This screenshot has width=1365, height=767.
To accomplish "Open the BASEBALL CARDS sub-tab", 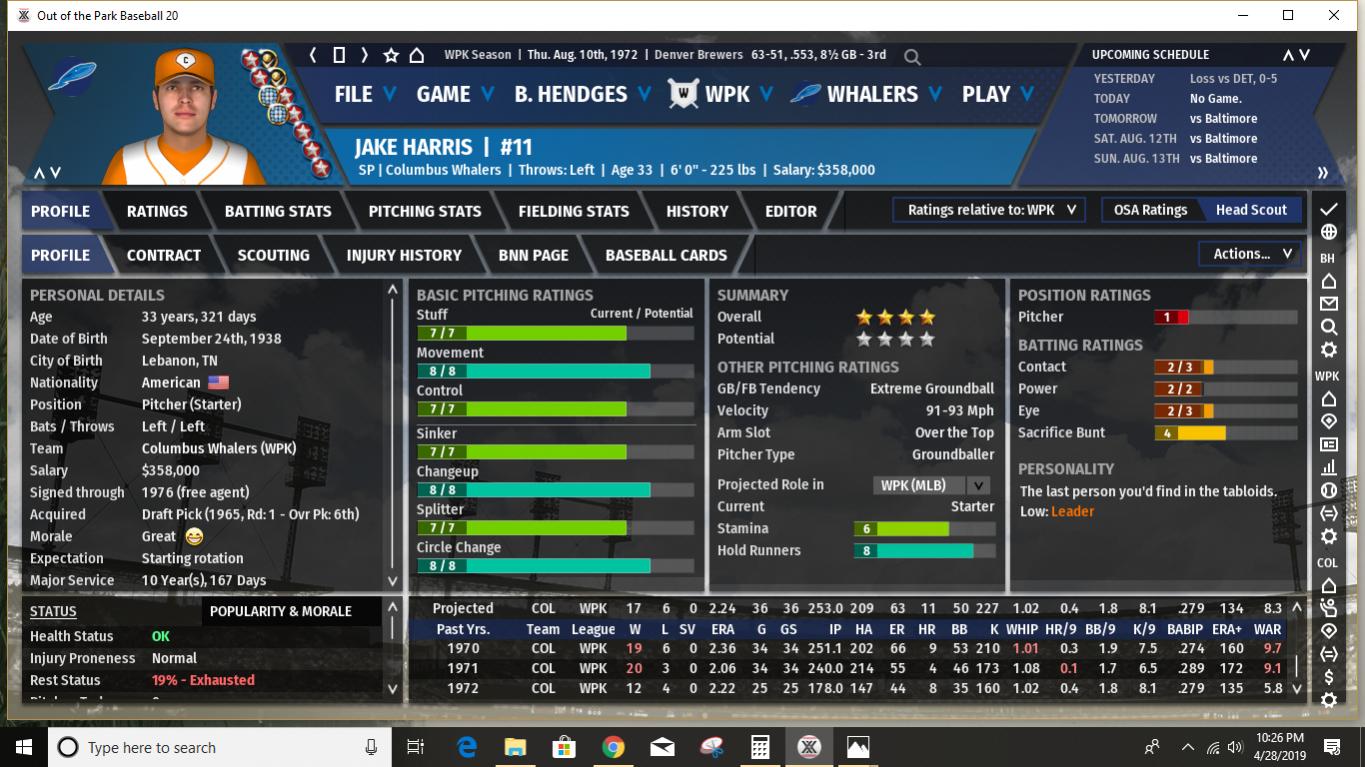I will coord(666,255).
